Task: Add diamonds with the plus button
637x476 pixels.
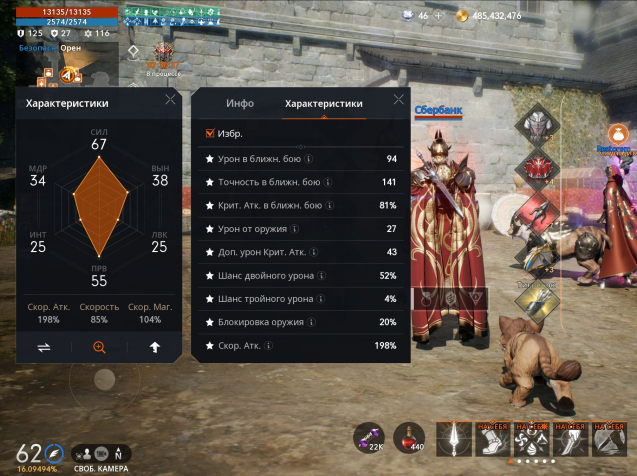Action: [x=437, y=16]
